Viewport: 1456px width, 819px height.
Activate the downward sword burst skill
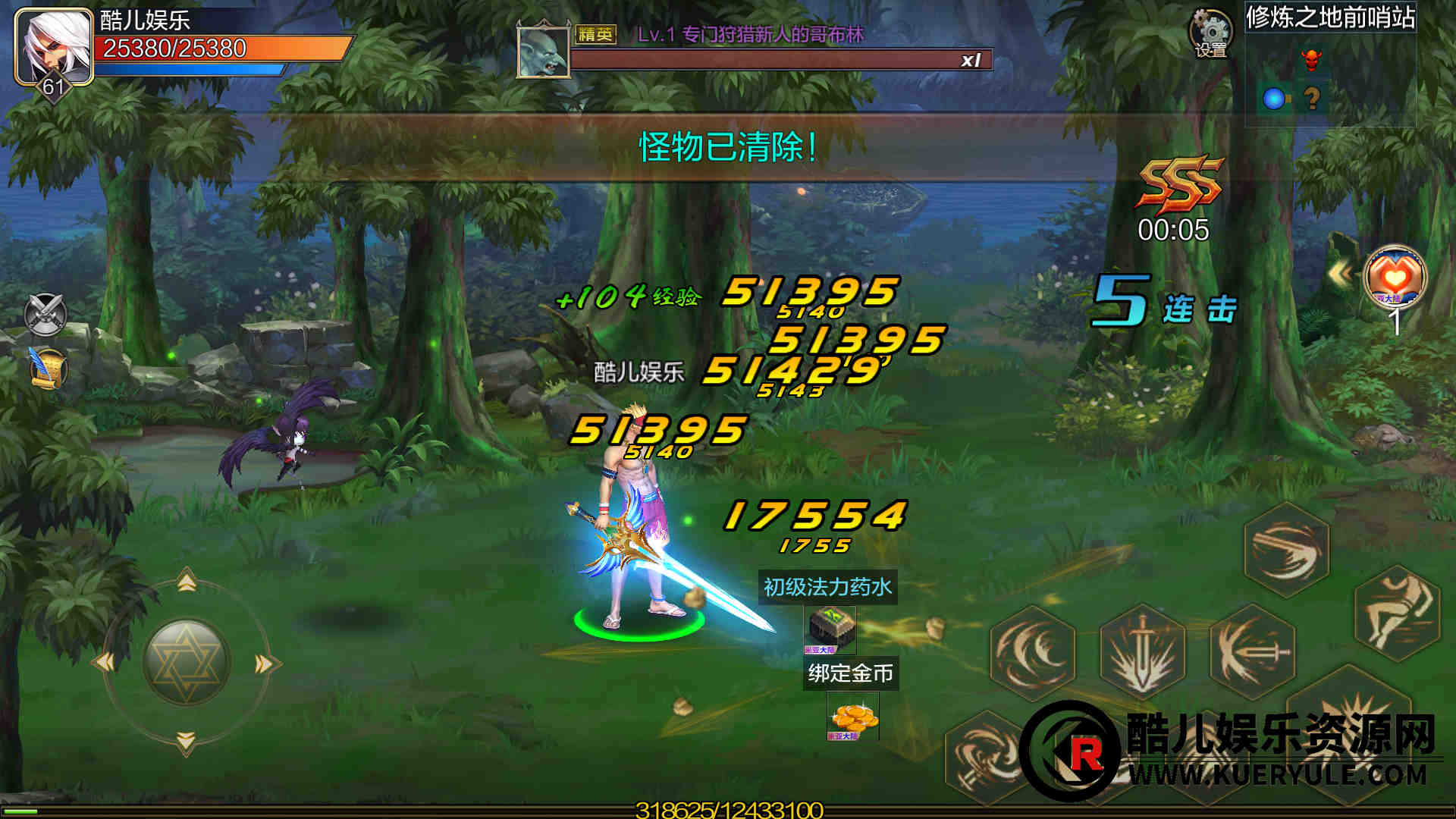1142,651
